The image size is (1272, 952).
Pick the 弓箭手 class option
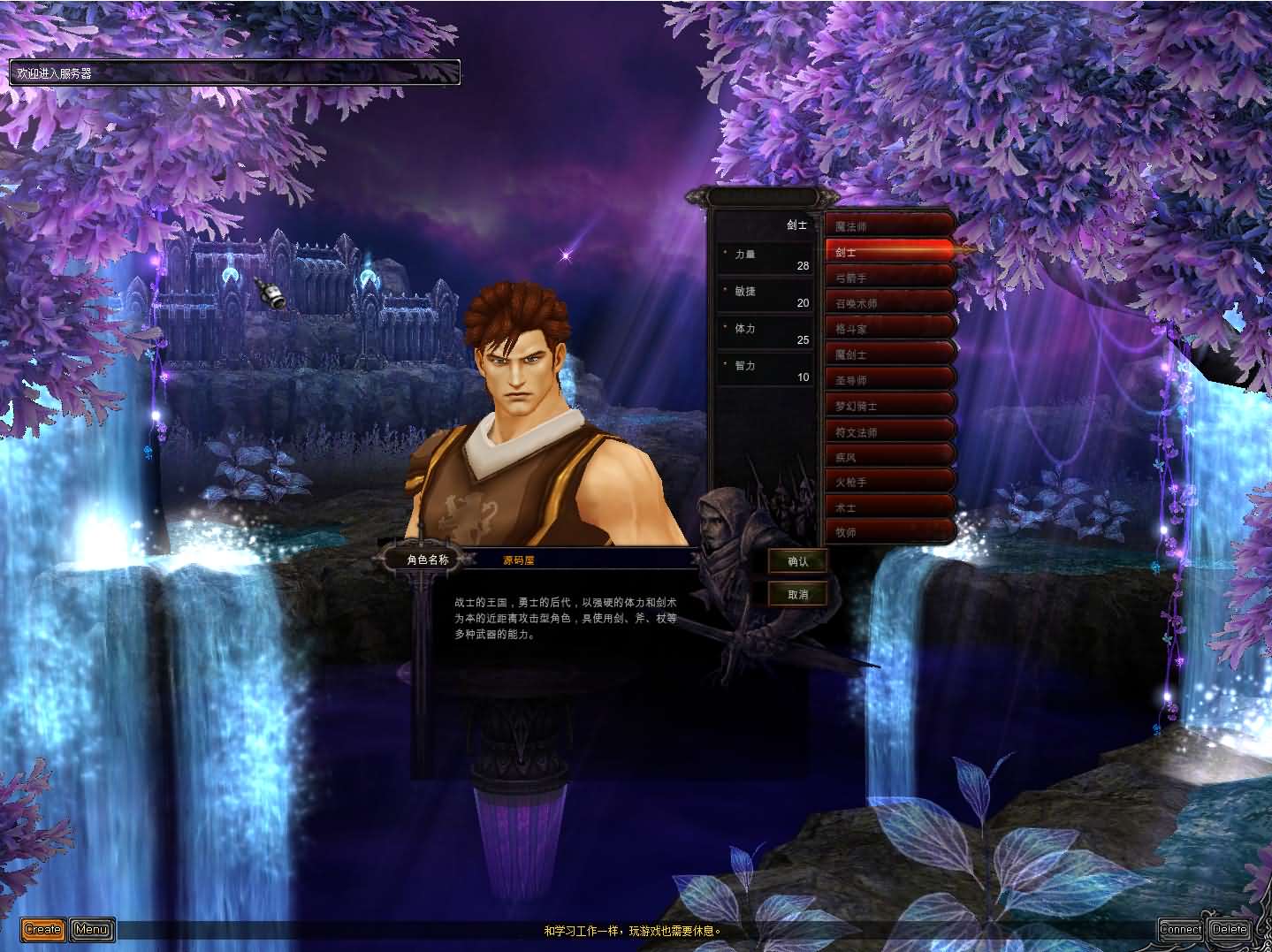point(889,278)
